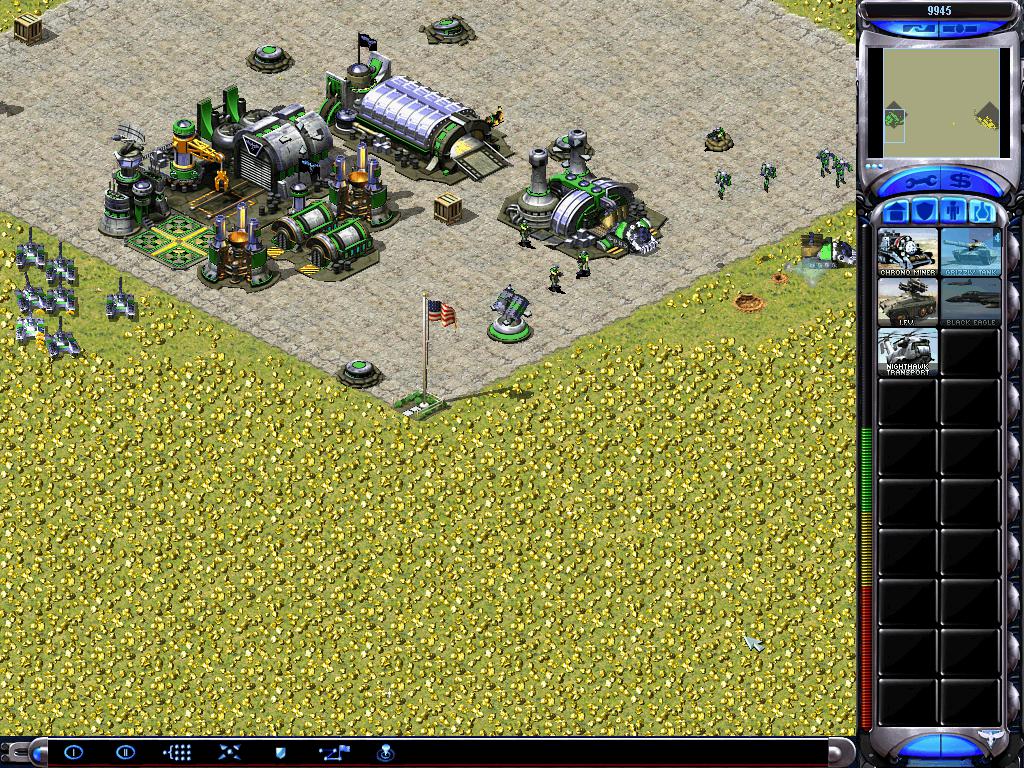Click the radar minimap

(936, 103)
